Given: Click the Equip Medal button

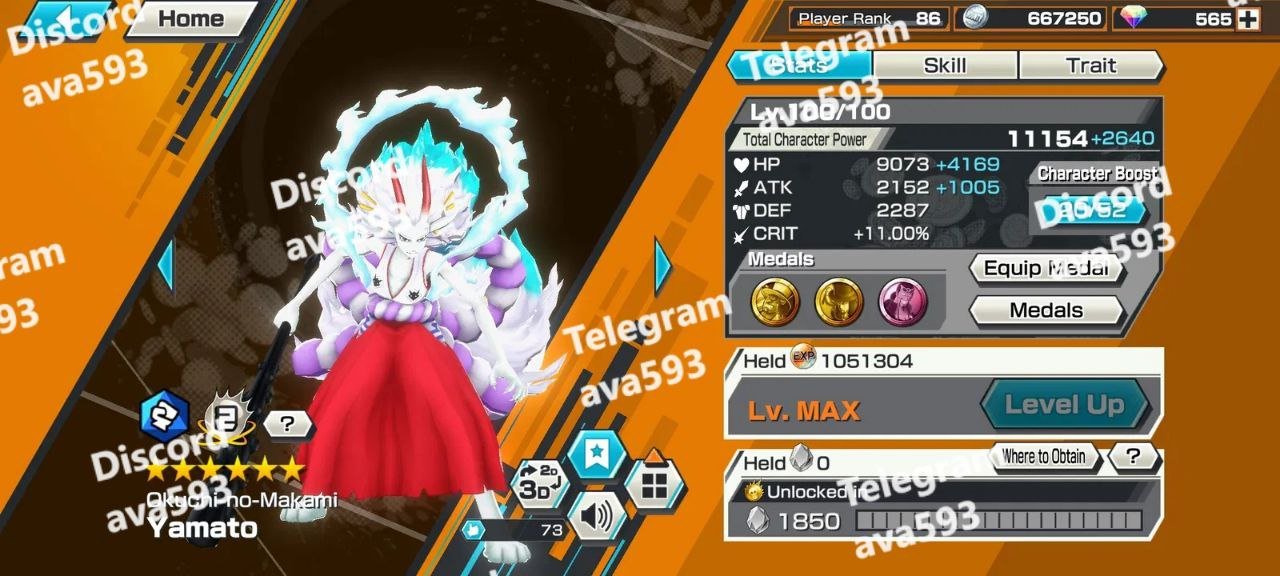Looking at the screenshot, I should [x=1045, y=268].
